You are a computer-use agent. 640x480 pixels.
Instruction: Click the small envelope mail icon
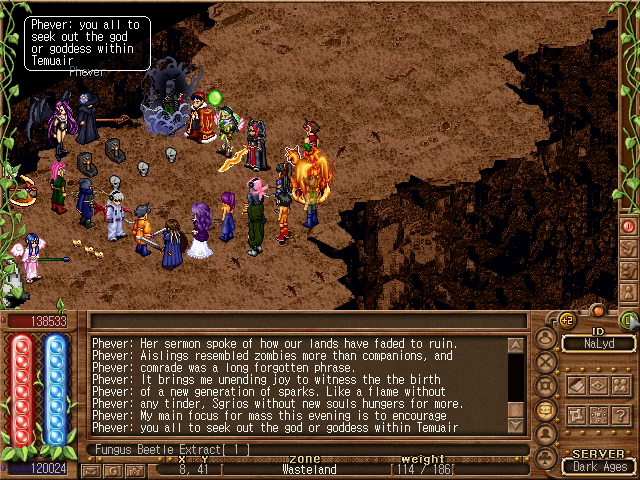tap(91, 471)
